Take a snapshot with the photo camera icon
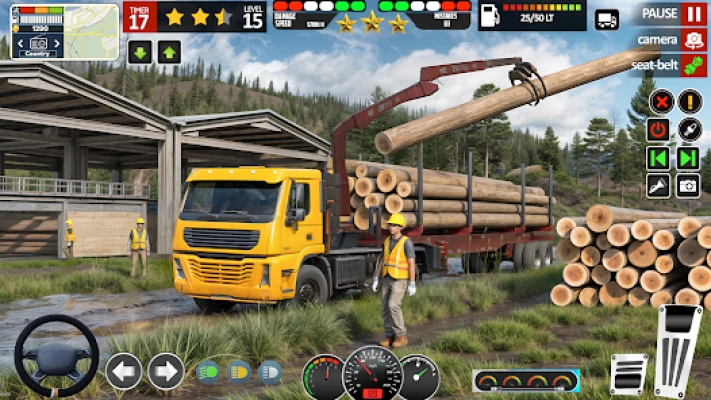Image resolution: width=711 pixels, height=400 pixels. (688, 186)
